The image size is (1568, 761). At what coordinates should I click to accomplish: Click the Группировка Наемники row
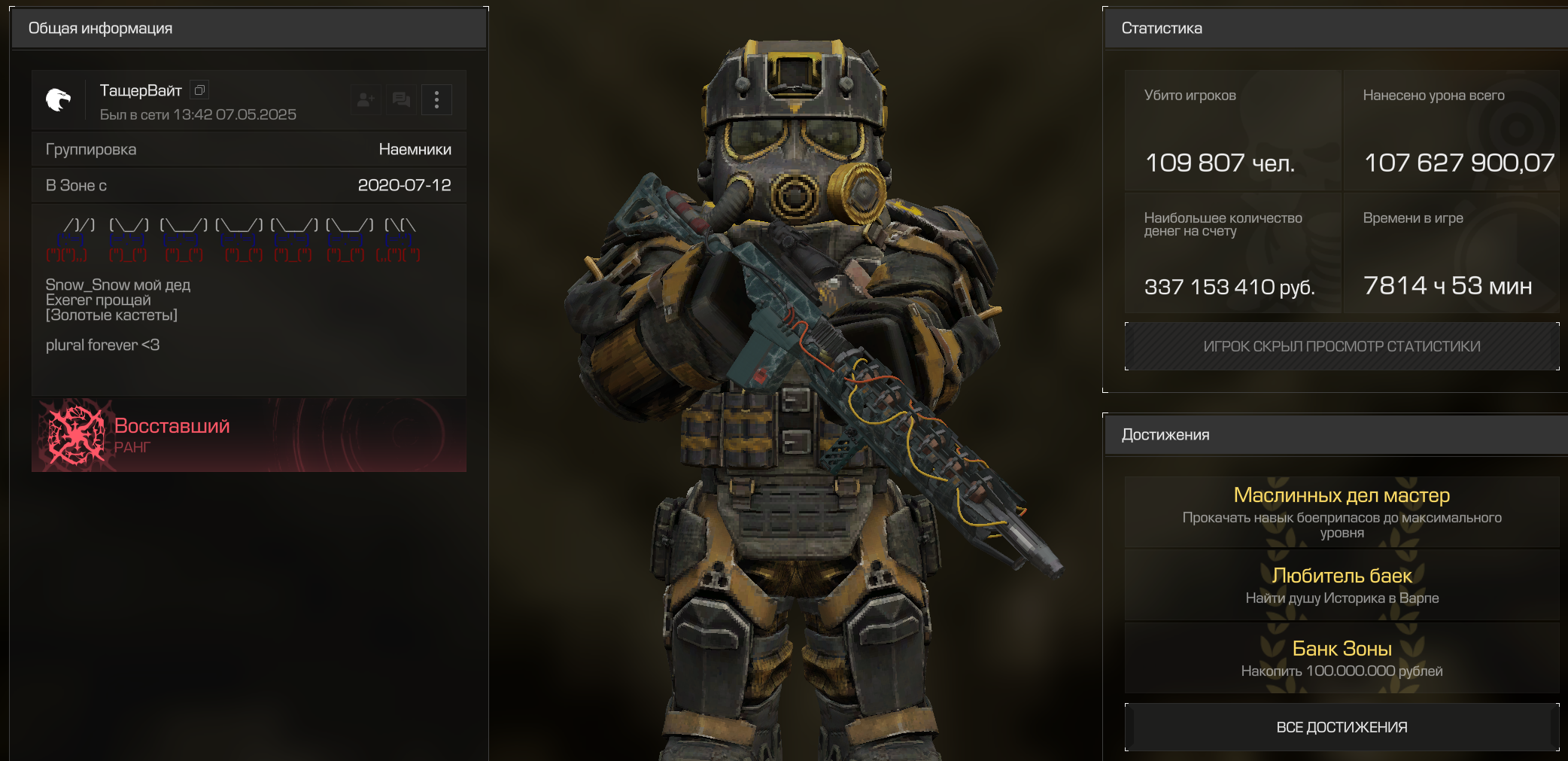tap(249, 149)
